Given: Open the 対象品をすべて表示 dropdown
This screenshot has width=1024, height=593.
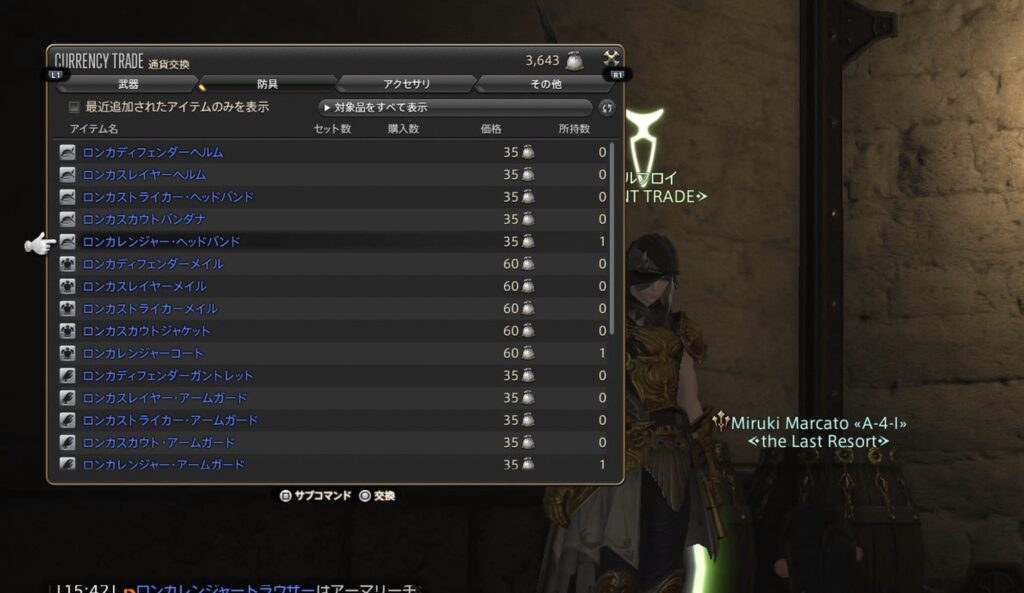Looking at the screenshot, I should coord(455,107).
